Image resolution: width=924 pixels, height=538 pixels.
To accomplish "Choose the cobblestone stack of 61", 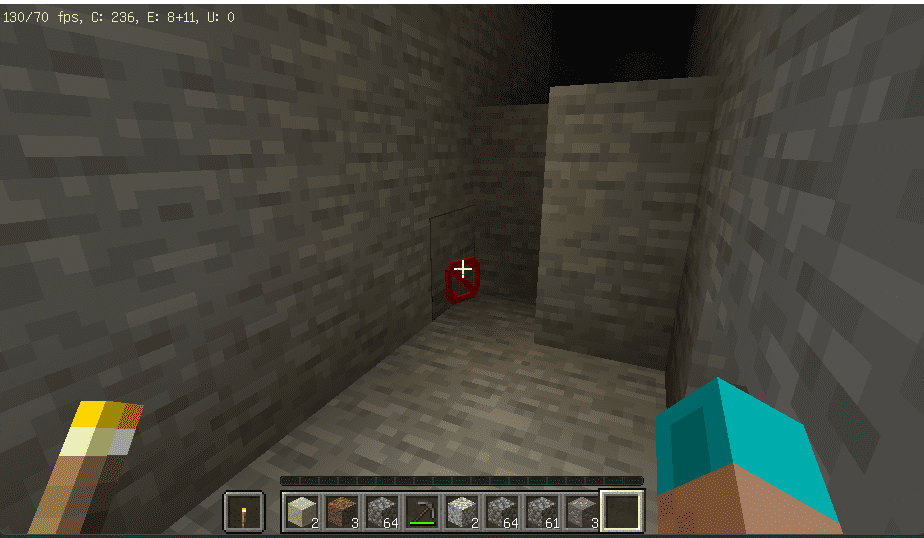I will point(541,512).
